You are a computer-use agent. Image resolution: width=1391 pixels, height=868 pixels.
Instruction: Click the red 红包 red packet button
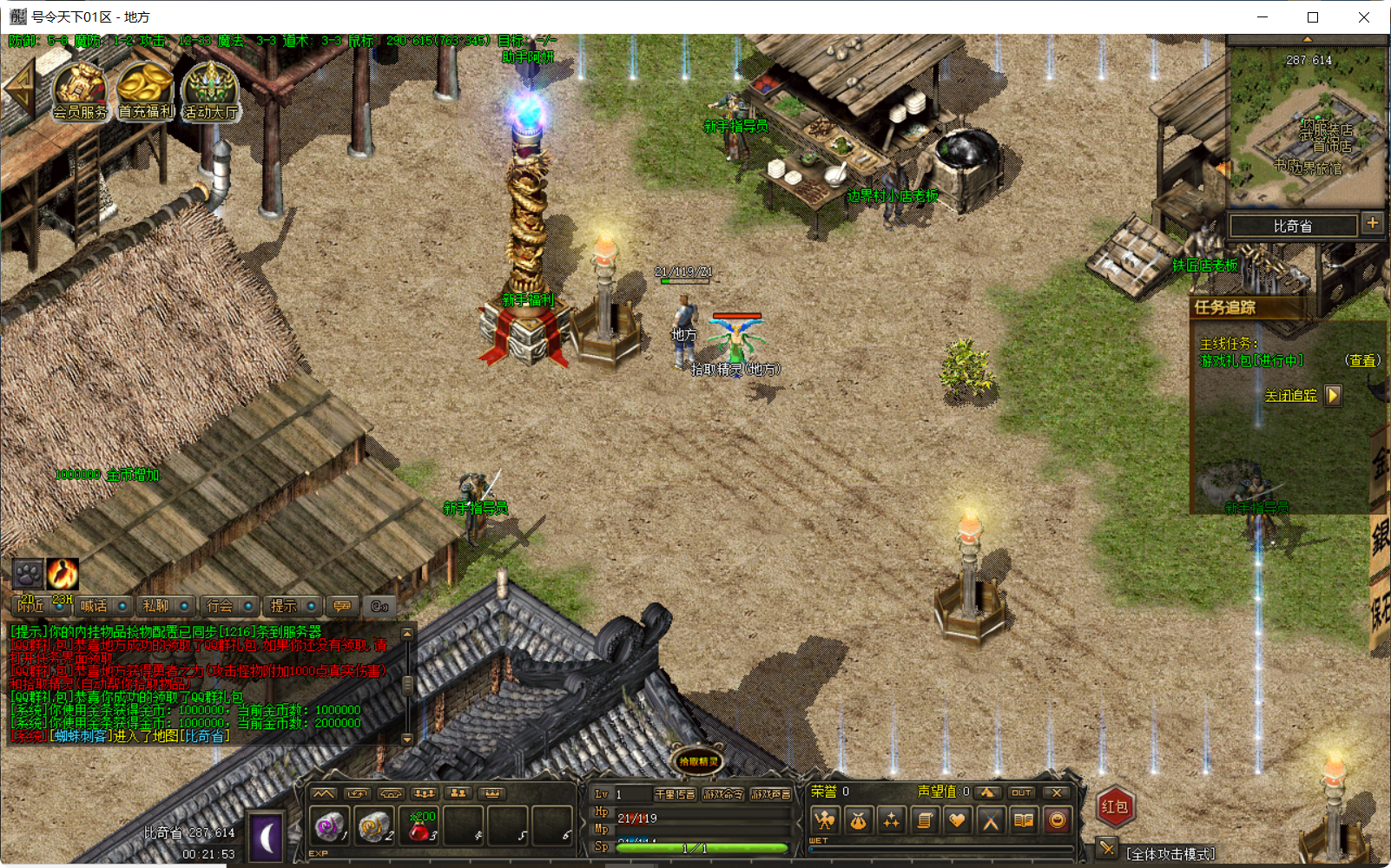pyautogui.click(x=1115, y=806)
